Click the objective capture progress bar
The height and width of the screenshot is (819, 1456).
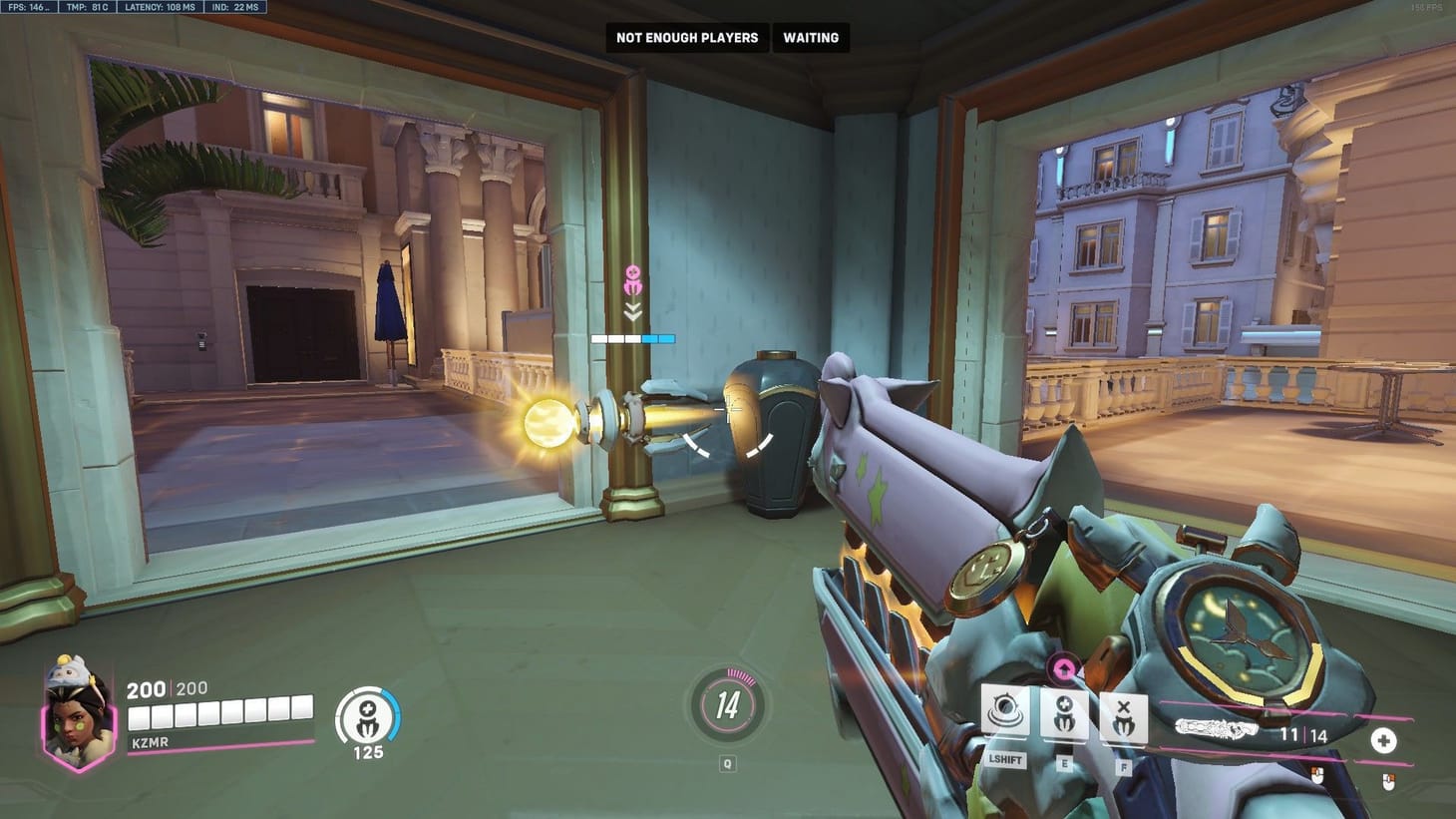coord(634,337)
